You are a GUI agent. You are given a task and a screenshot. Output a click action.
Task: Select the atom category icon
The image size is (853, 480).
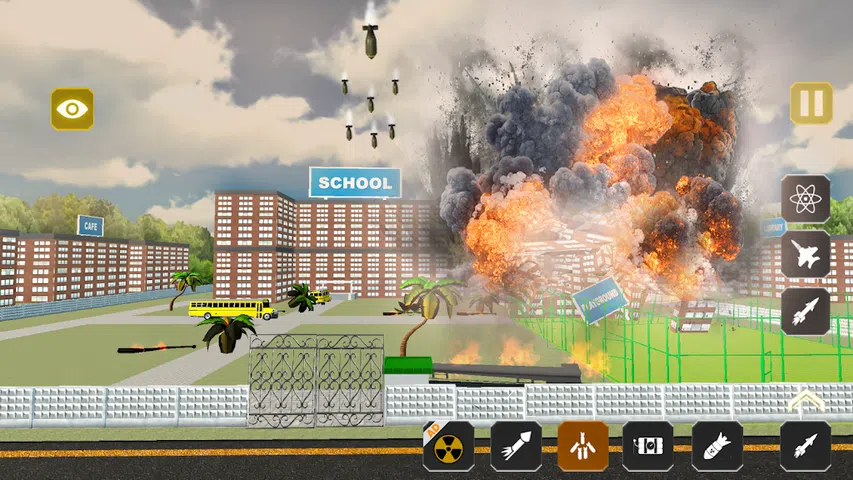[805, 199]
